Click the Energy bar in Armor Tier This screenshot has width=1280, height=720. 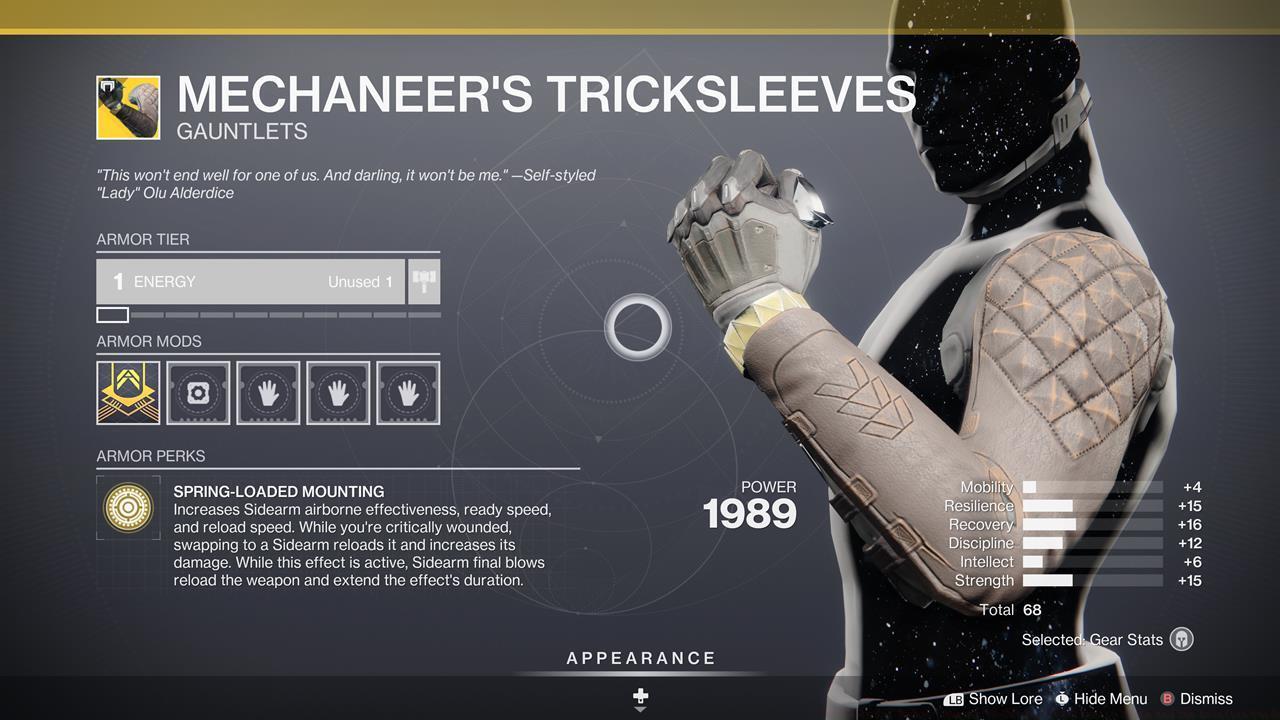point(250,281)
